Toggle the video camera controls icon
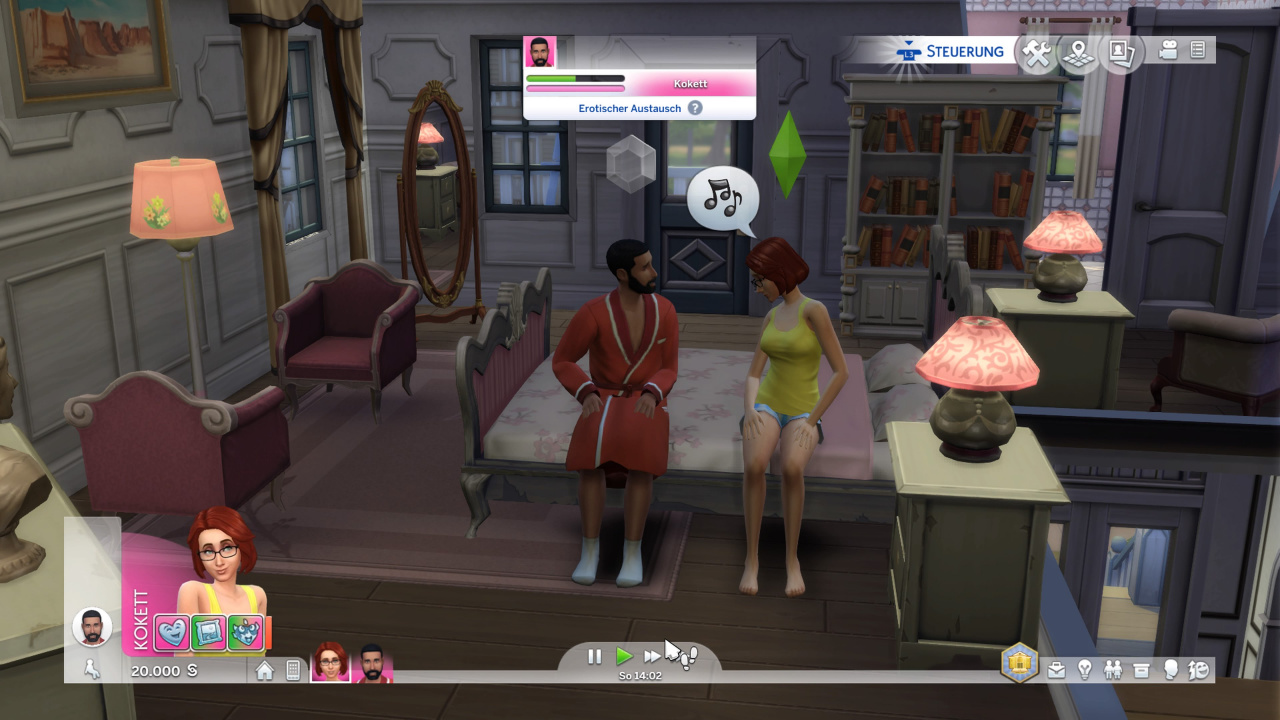The image size is (1280, 720). coord(1168,50)
